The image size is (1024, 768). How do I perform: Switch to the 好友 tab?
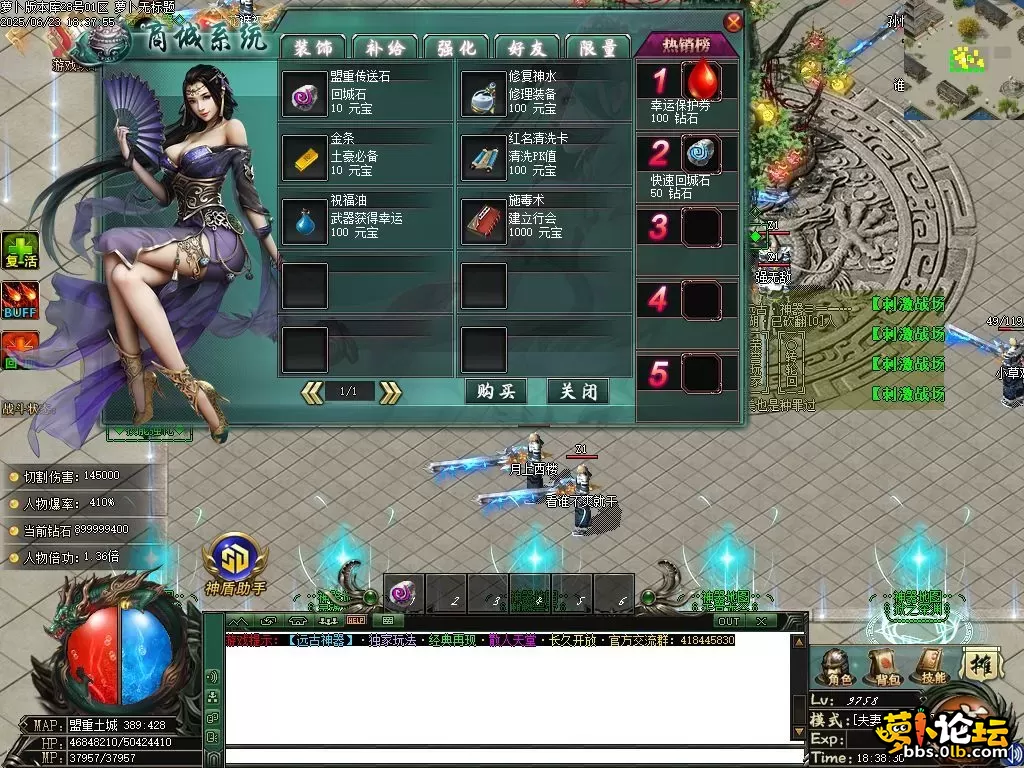tap(526, 47)
